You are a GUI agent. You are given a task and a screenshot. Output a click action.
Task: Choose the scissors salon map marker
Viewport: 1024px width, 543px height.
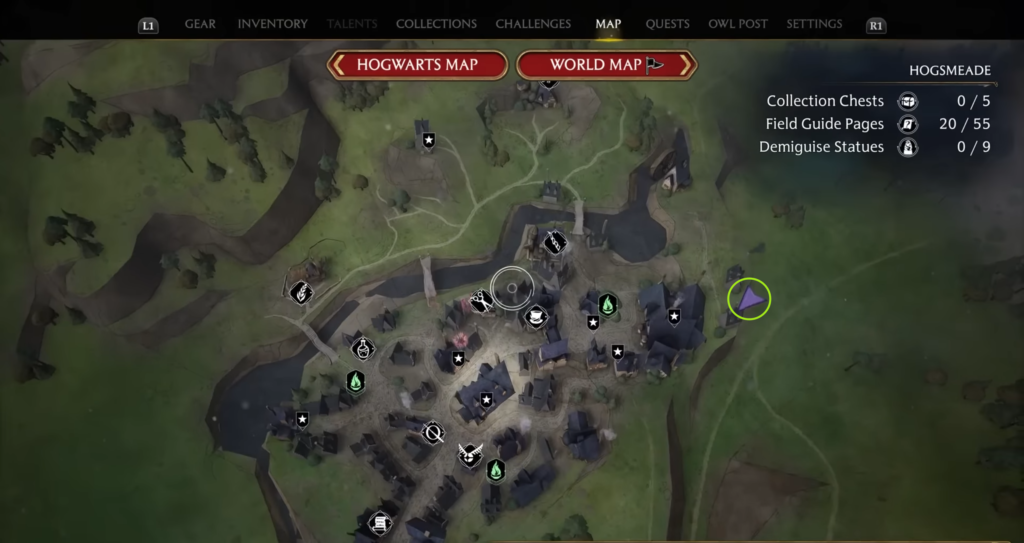(481, 300)
